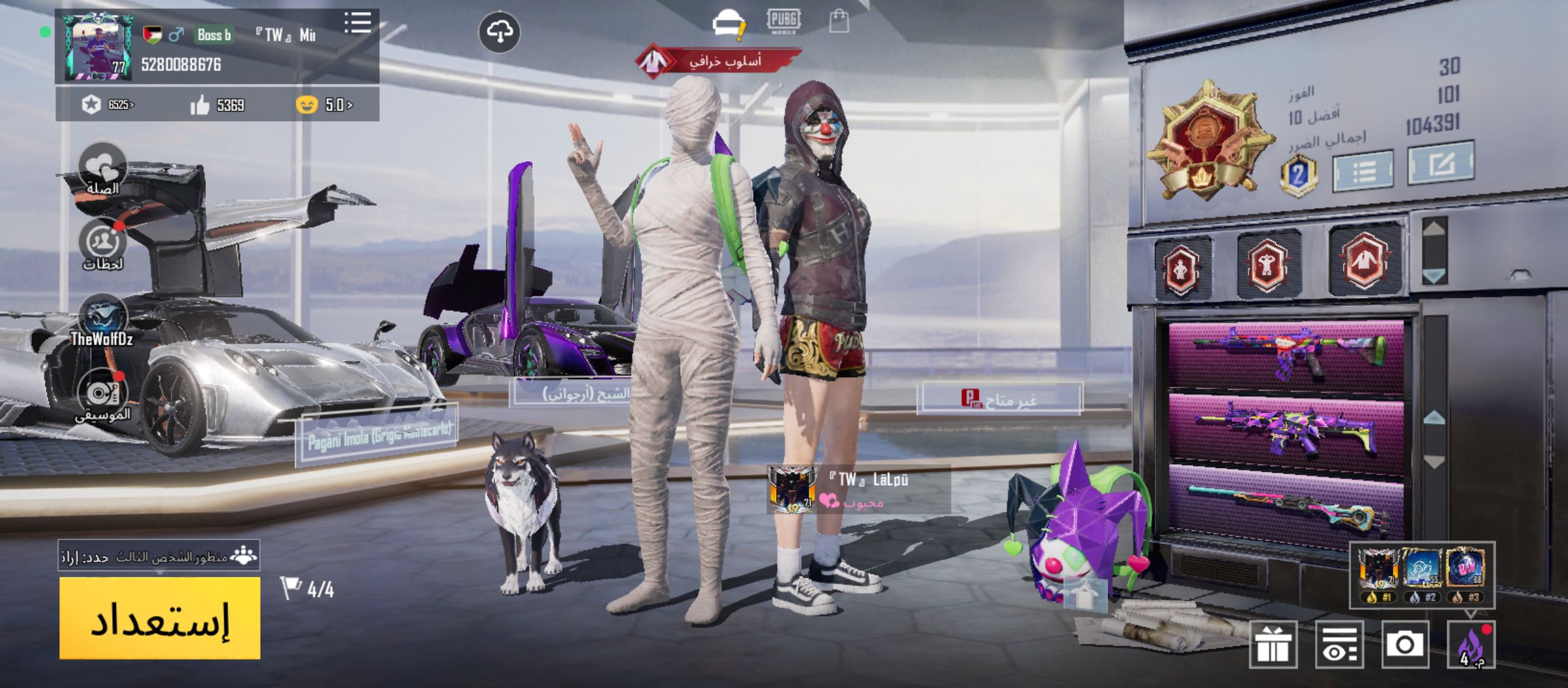
Task: Switch to the PUBG Mobile logo tab
Action: tap(783, 21)
